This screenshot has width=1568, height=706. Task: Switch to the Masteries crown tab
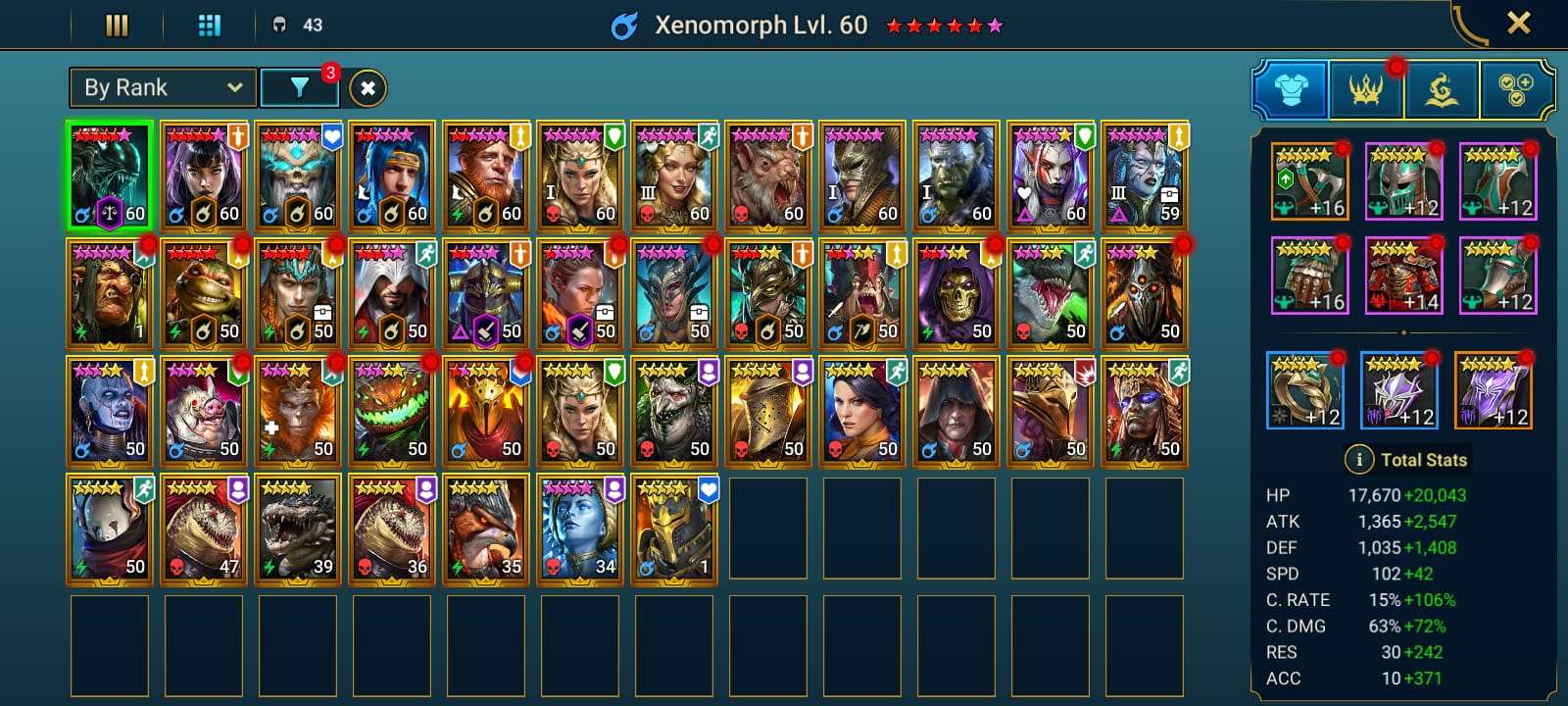tap(1365, 88)
